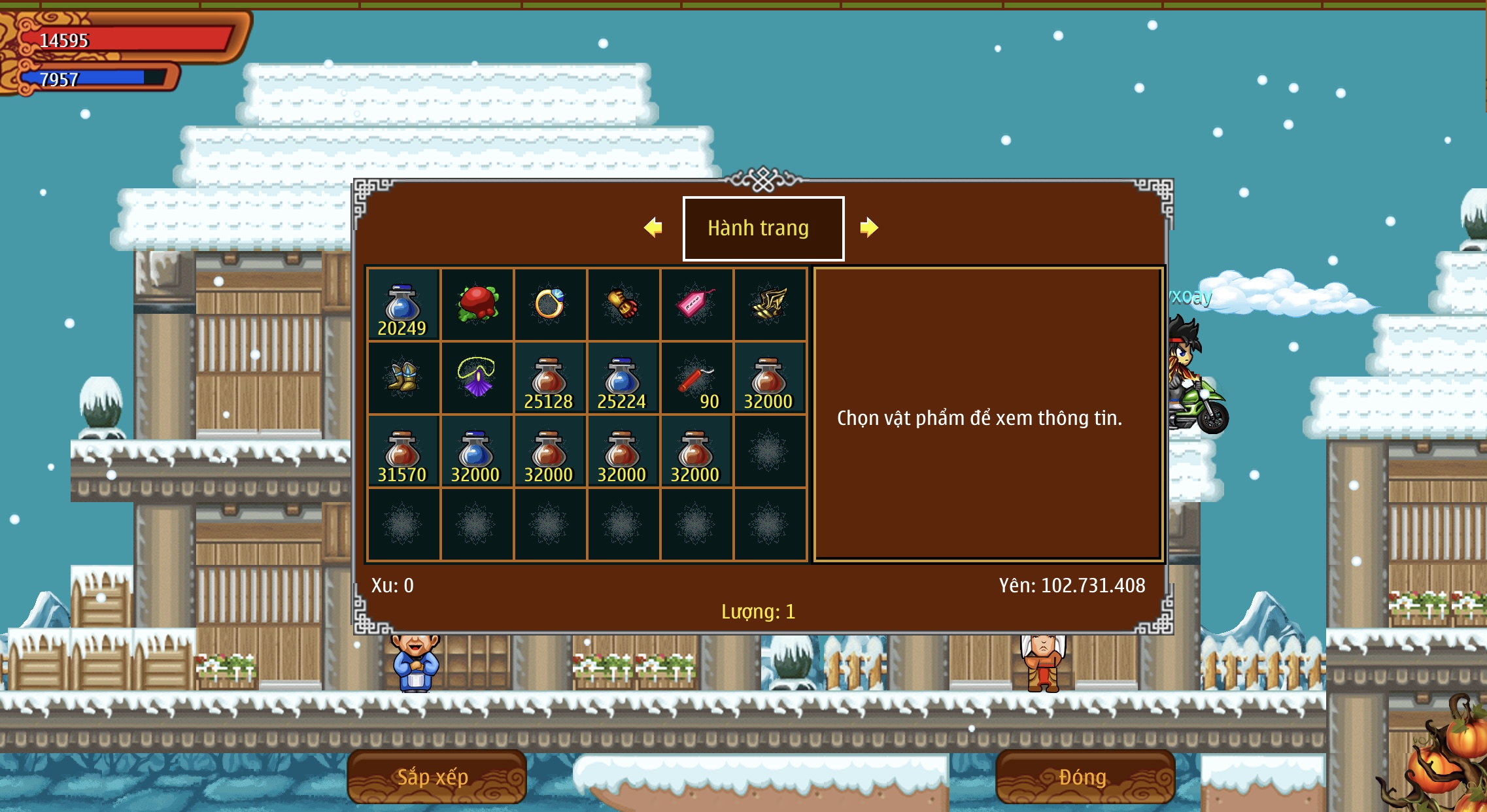Screen dimensions: 1487x812
Task: Pick the golden gauntlet glove item
Action: click(x=623, y=304)
